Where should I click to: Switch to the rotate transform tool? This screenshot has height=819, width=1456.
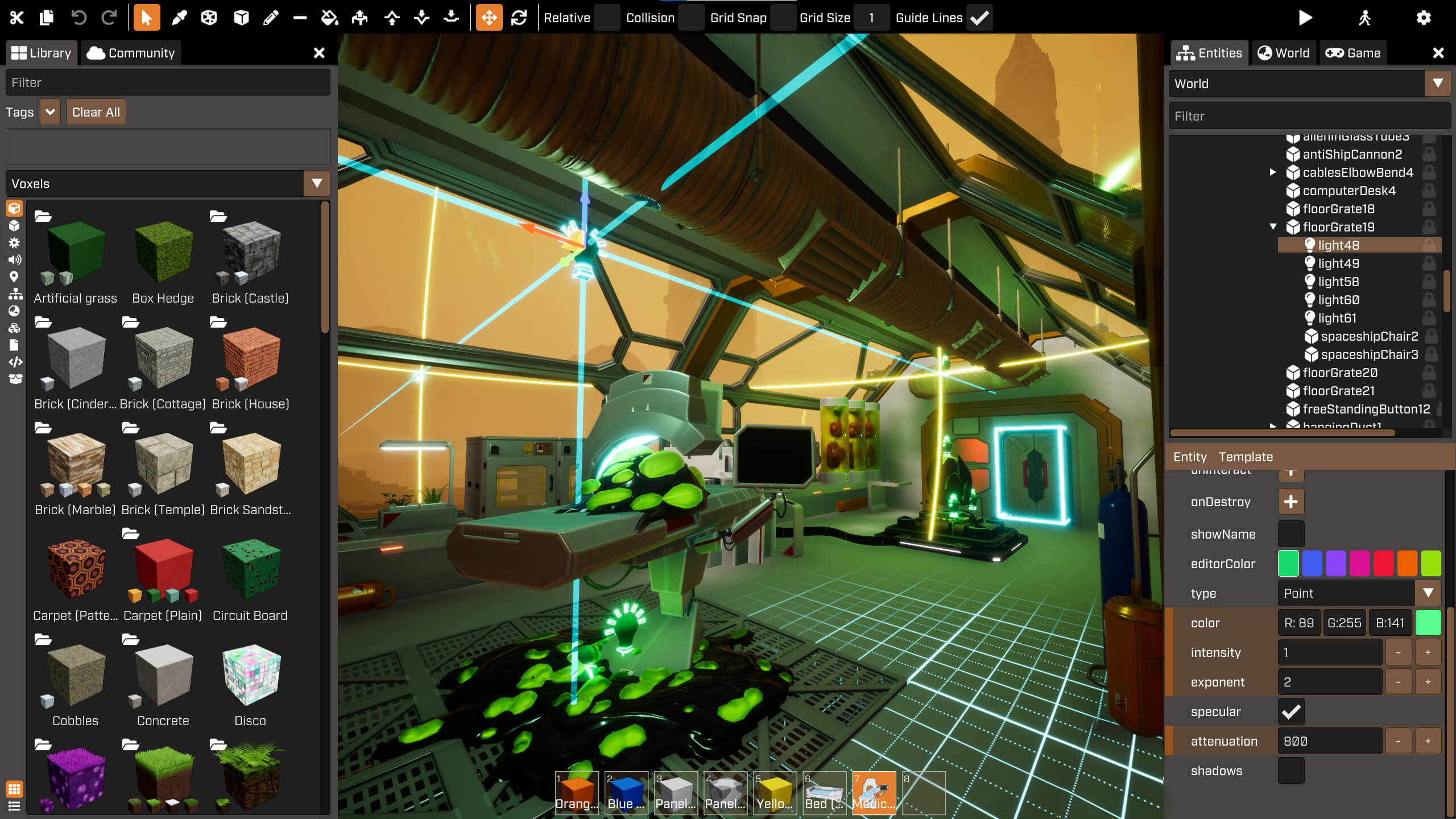518,18
